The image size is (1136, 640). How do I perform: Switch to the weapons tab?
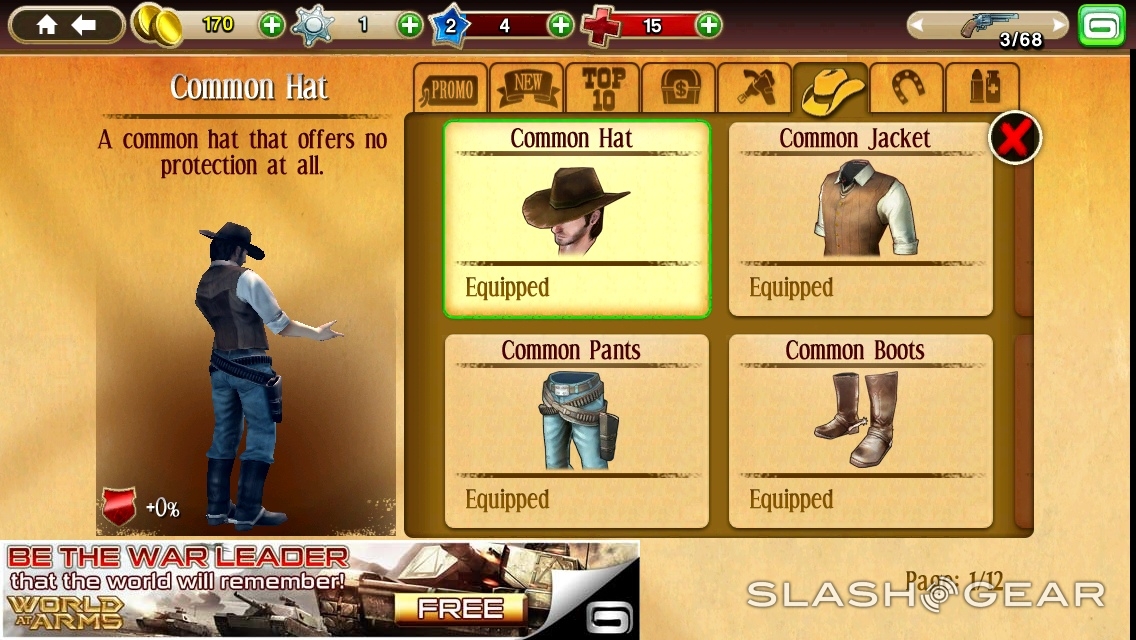click(x=755, y=90)
